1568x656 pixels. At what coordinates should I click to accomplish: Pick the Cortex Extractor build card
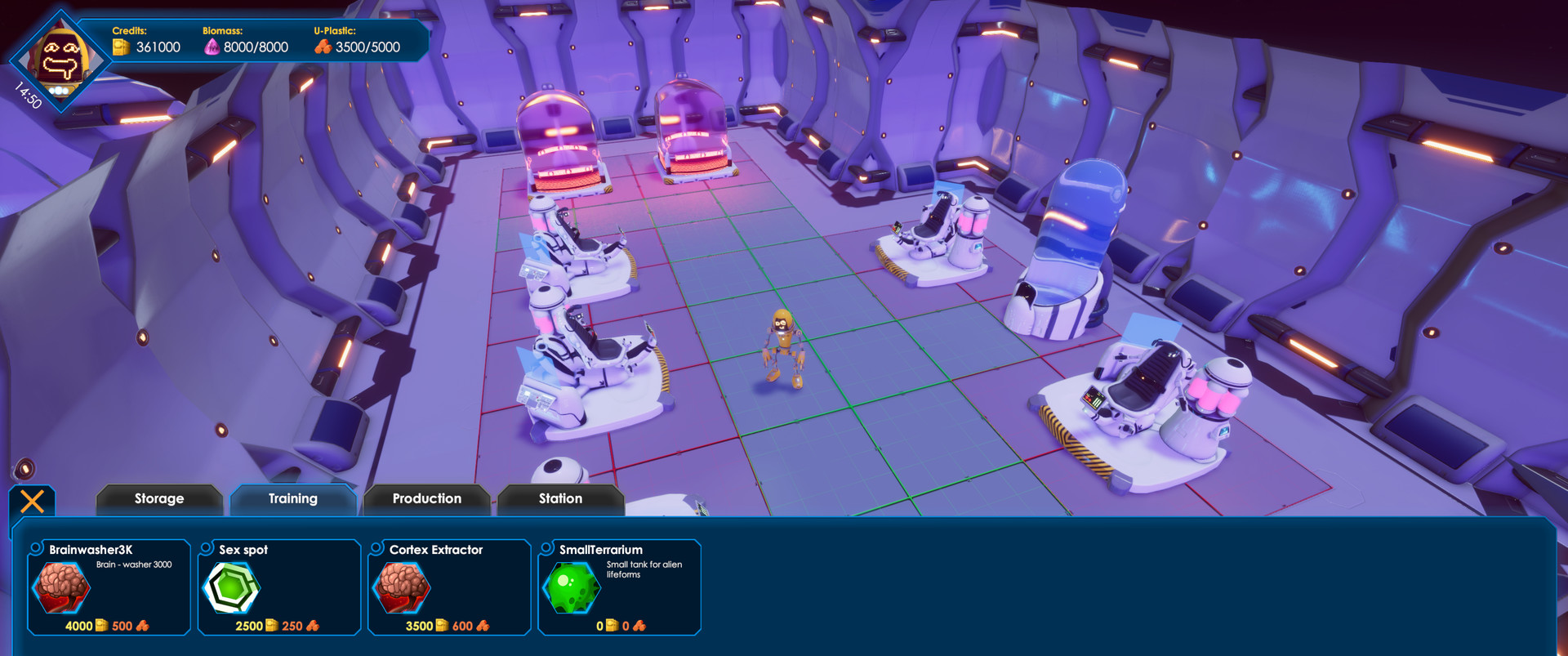coord(449,587)
